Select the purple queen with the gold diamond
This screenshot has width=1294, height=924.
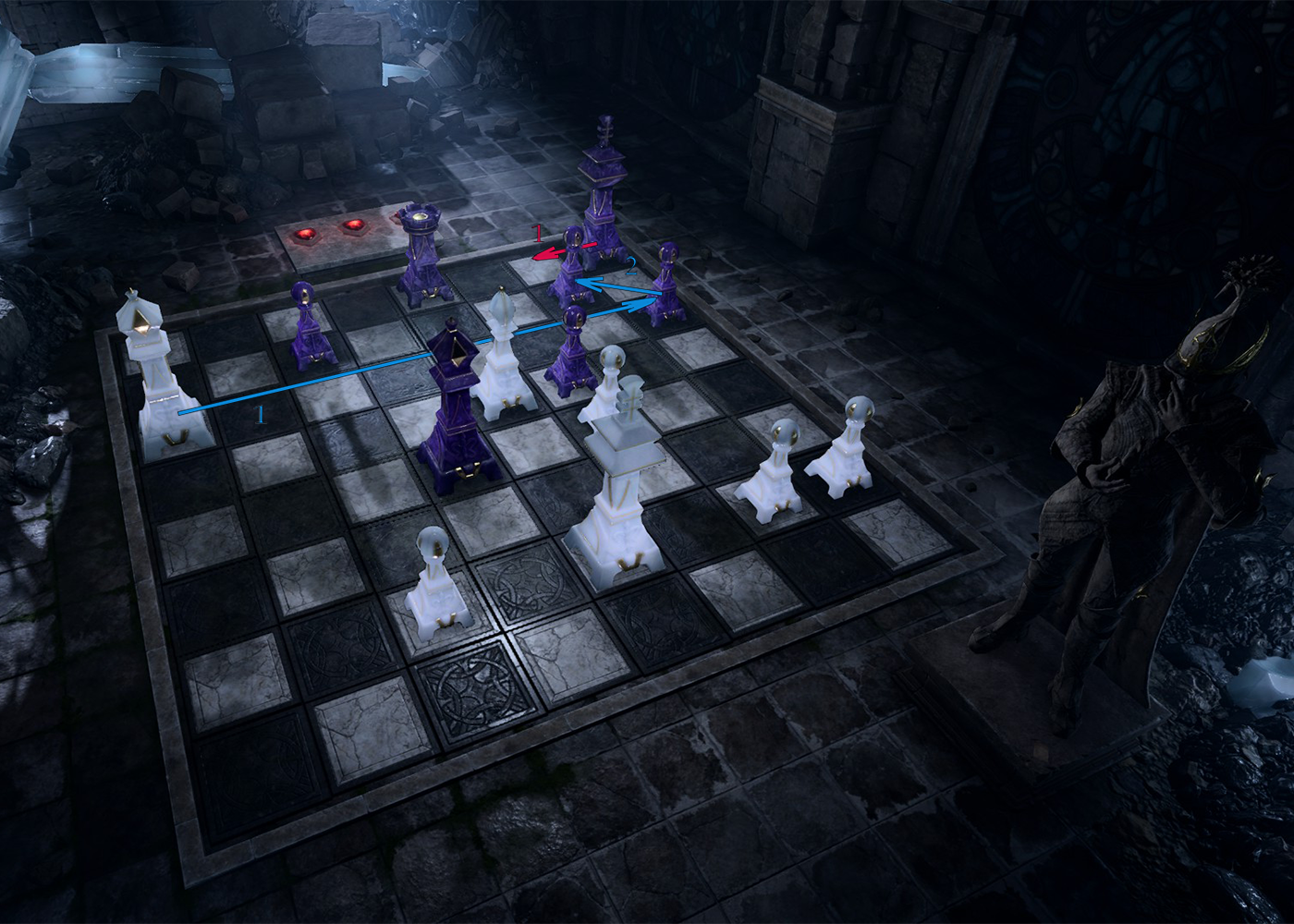pyautogui.click(x=455, y=411)
